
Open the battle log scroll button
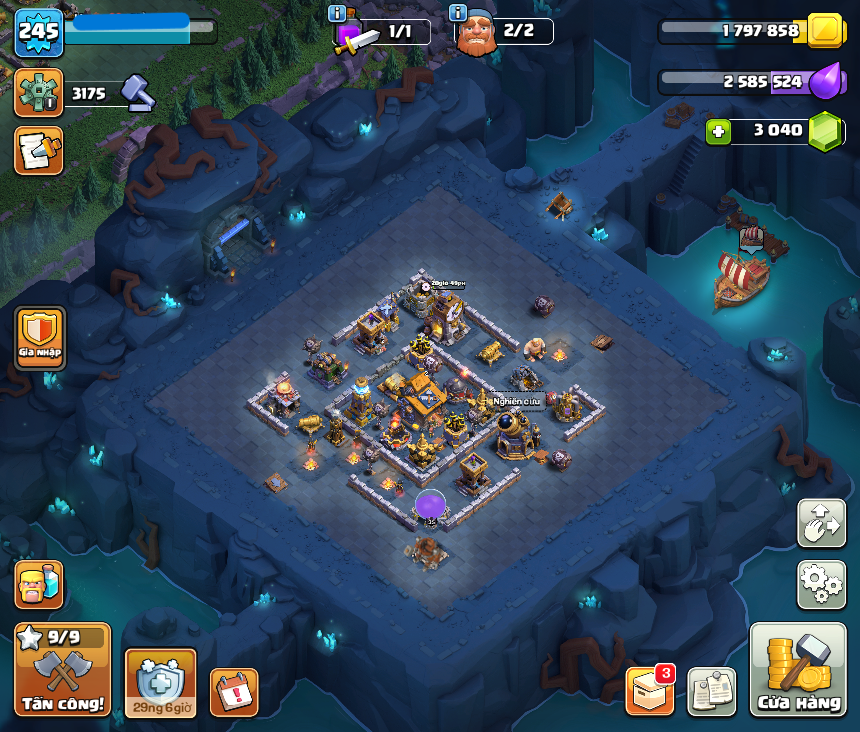tap(39, 150)
